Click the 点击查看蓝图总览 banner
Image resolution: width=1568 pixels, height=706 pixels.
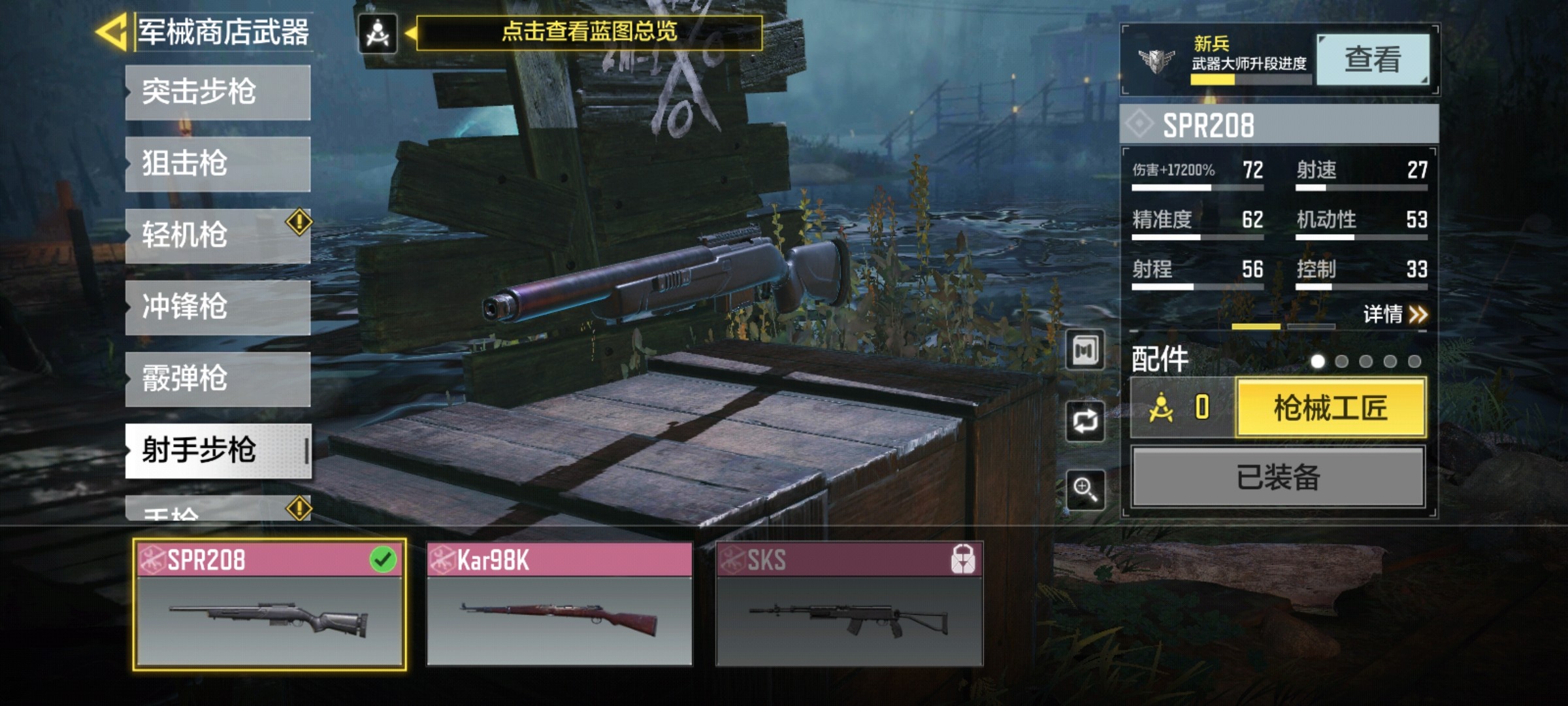589,33
